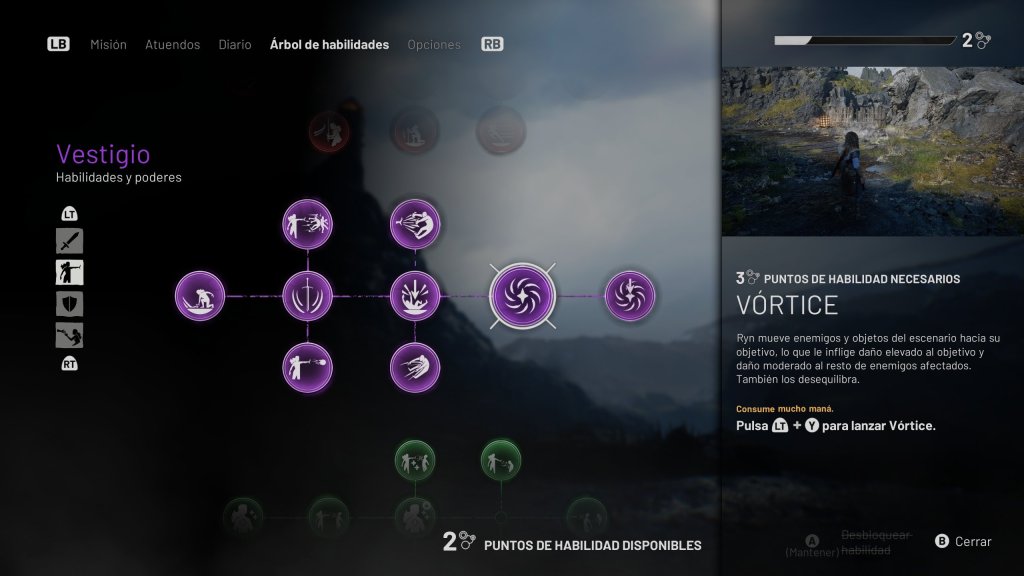
Task: Select the figure dashing with spikes node
Action: pyautogui.click(x=415, y=224)
